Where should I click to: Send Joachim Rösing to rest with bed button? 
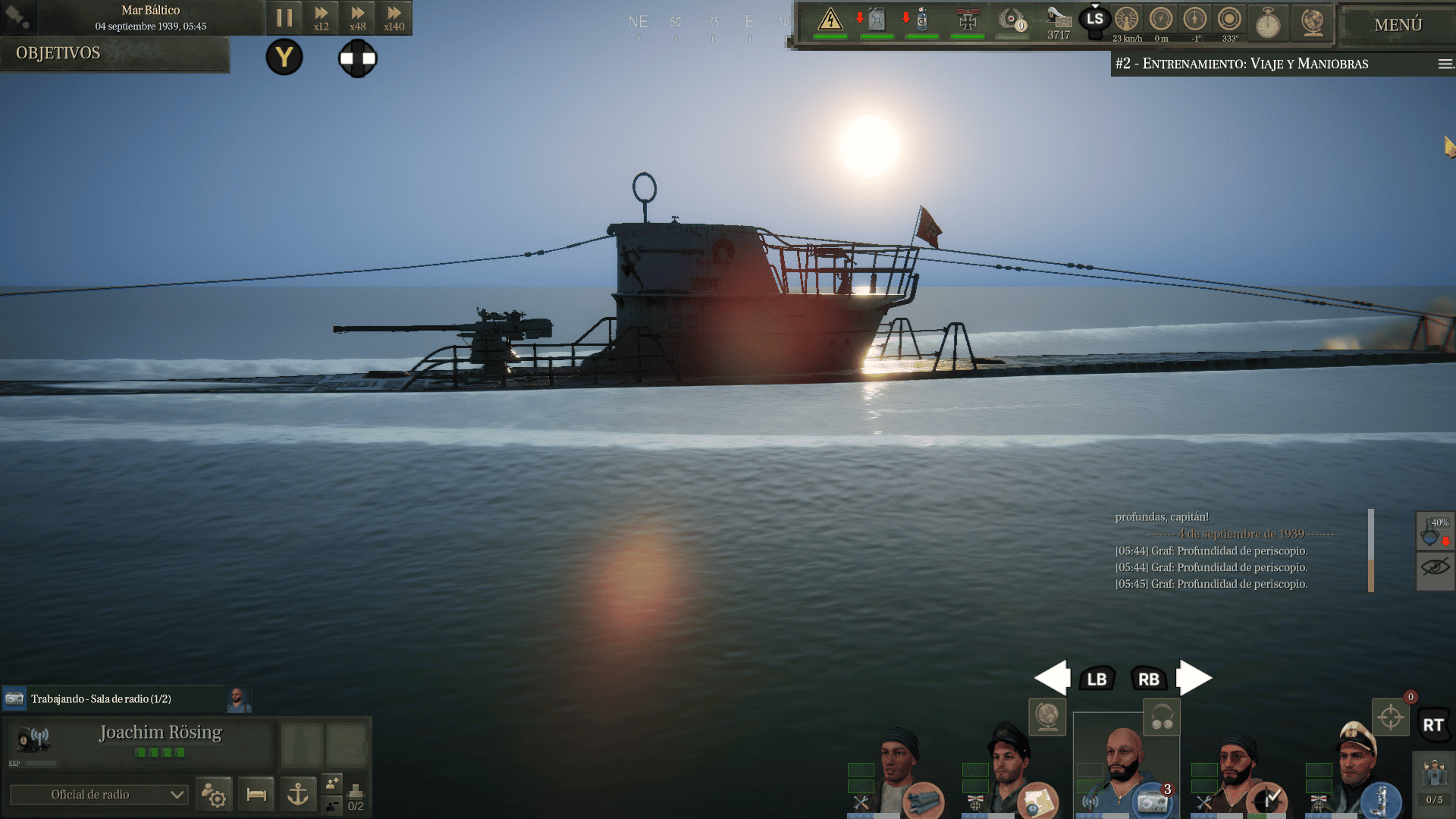(256, 794)
